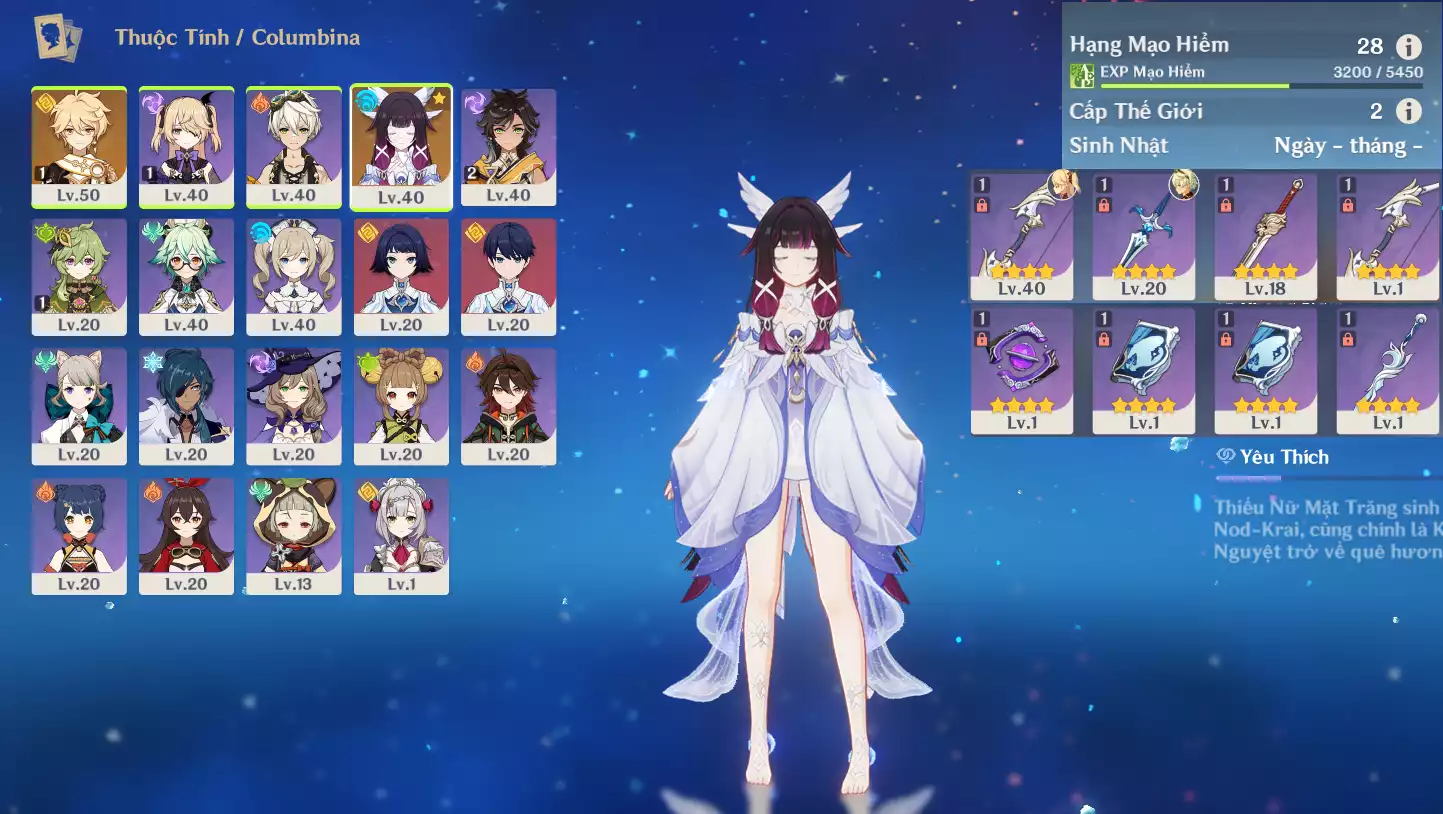Select Noelle's Lv.1 portrait

click(401, 536)
